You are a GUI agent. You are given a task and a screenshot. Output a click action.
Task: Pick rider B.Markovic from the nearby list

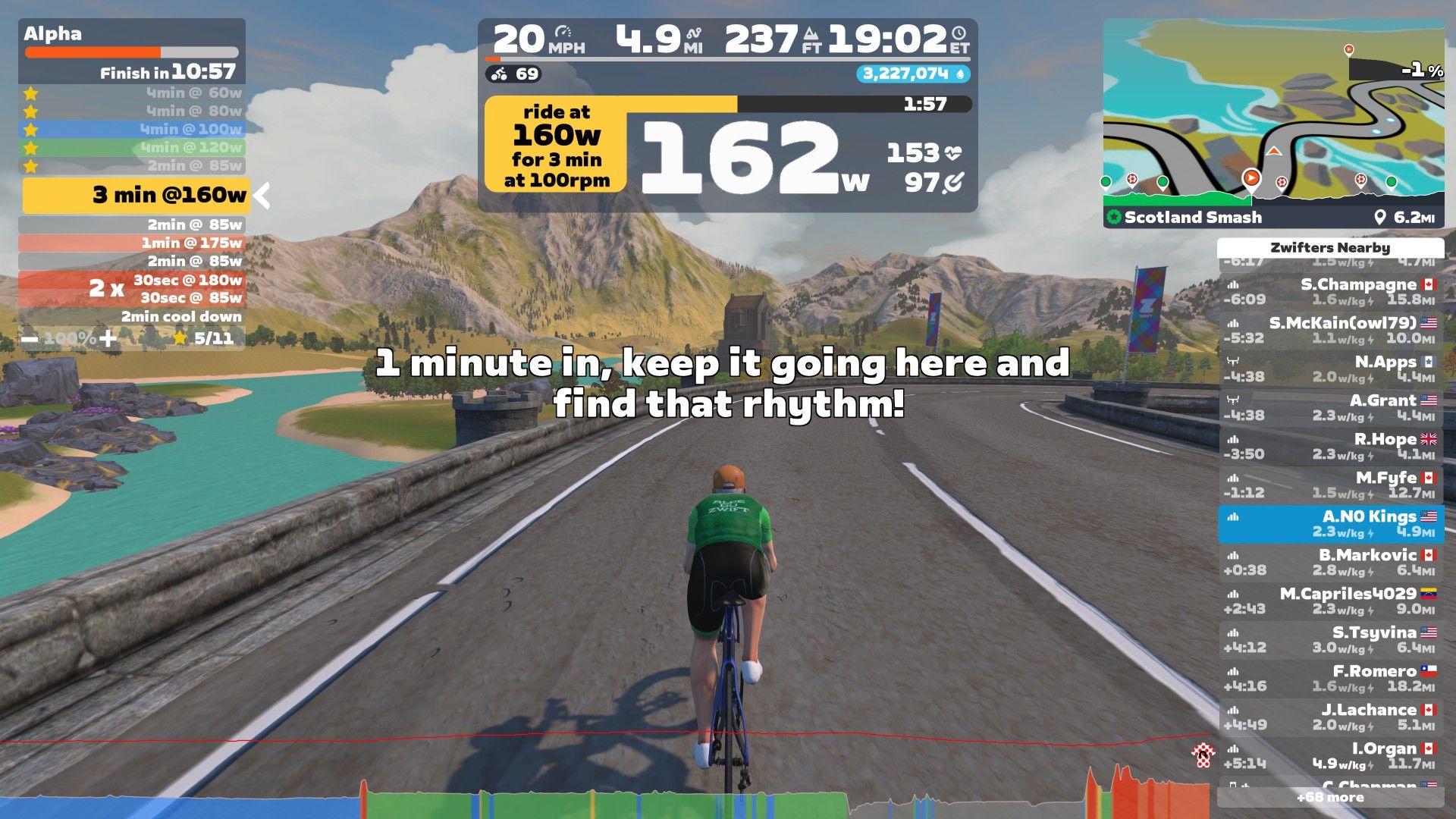1330,563
